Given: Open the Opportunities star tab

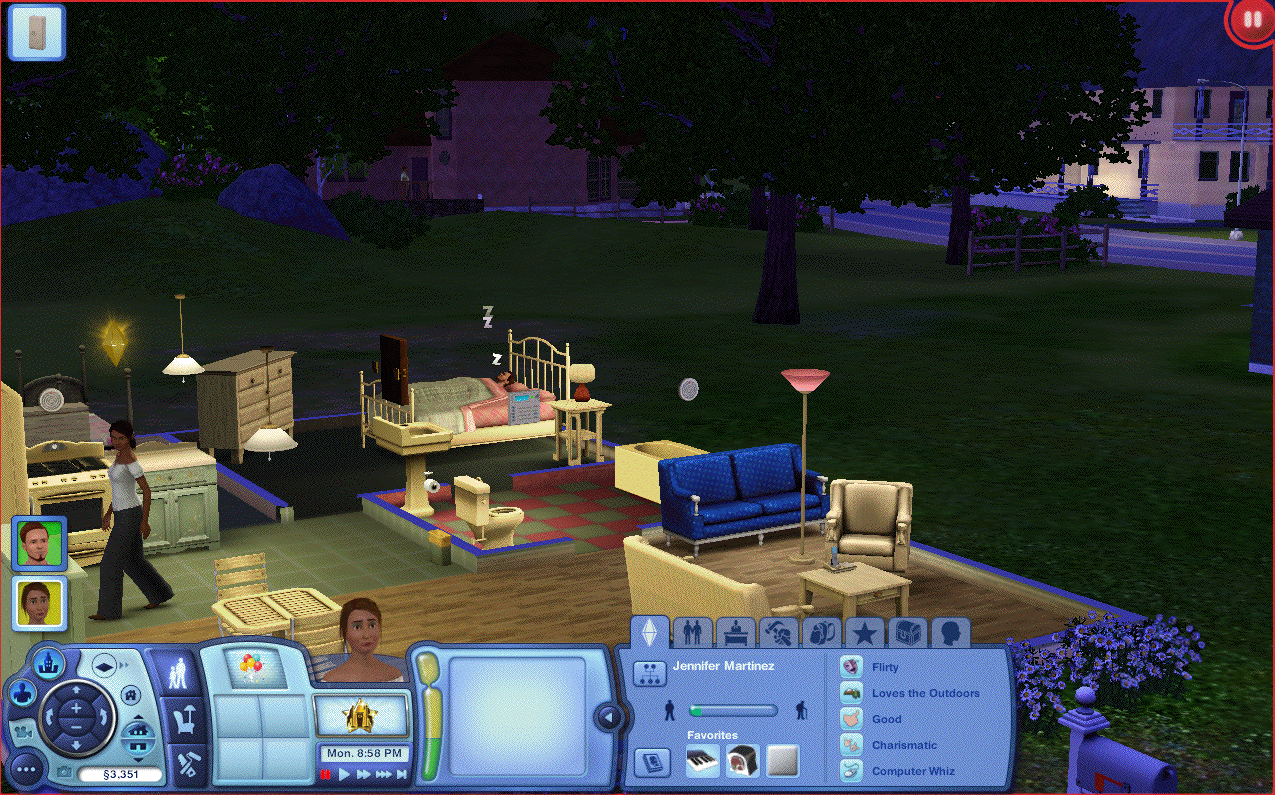Looking at the screenshot, I should 864,632.
